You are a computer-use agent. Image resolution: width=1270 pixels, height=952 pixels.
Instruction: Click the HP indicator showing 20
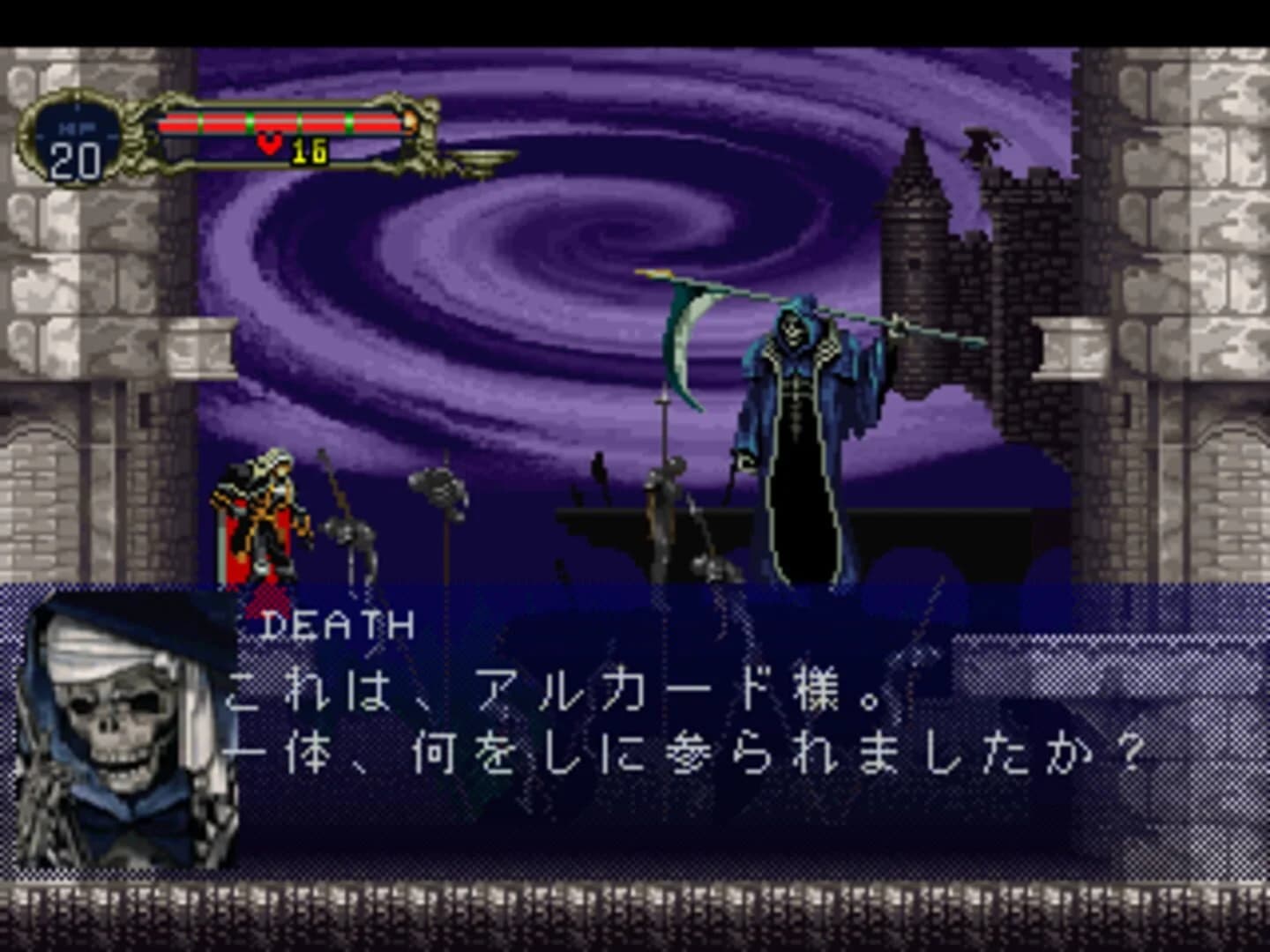78,157
